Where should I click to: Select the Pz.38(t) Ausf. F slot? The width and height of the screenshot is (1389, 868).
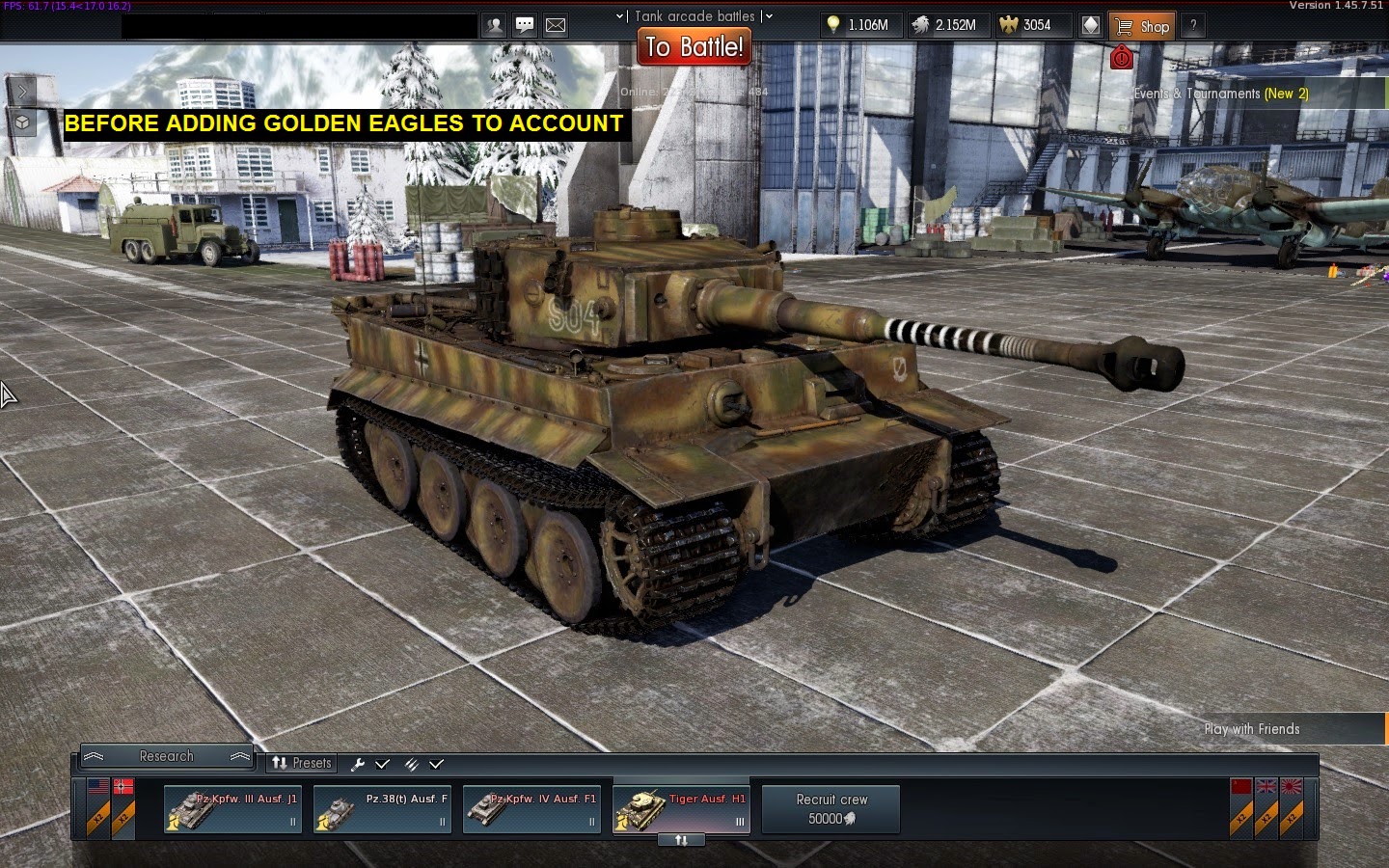point(382,809)
